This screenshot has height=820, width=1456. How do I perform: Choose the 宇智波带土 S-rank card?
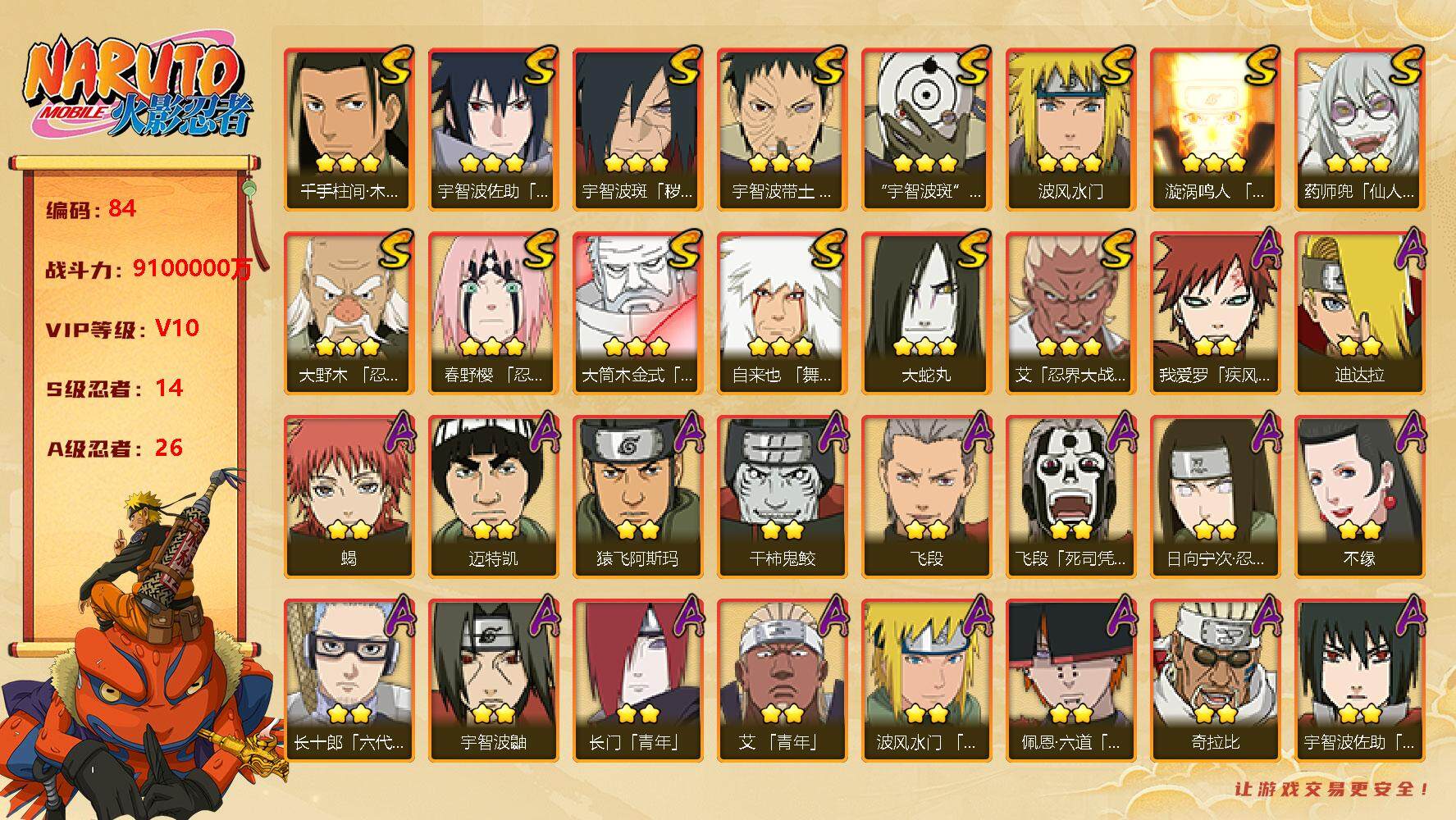coord(782,129)
